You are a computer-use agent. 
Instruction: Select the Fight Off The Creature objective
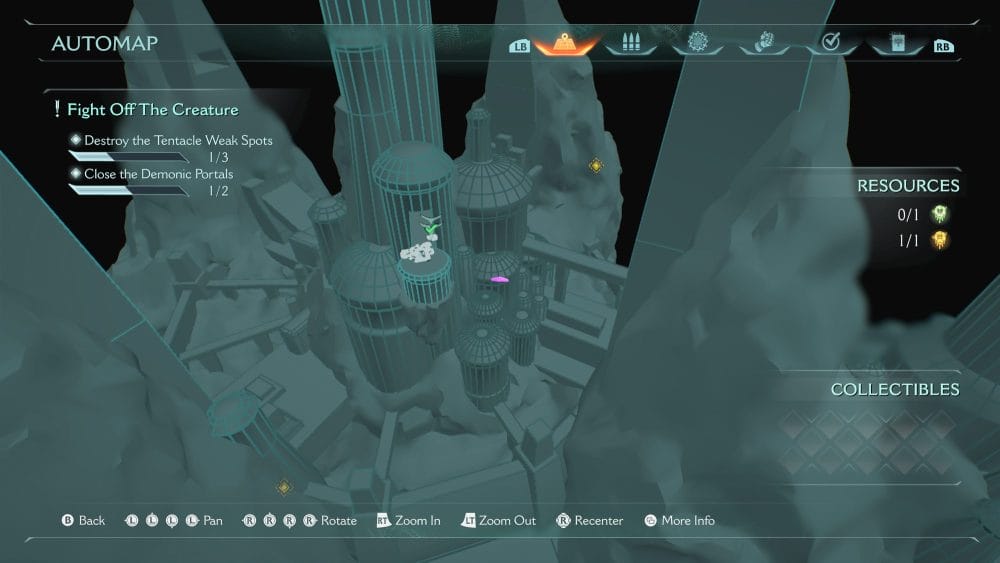[151, 109]
